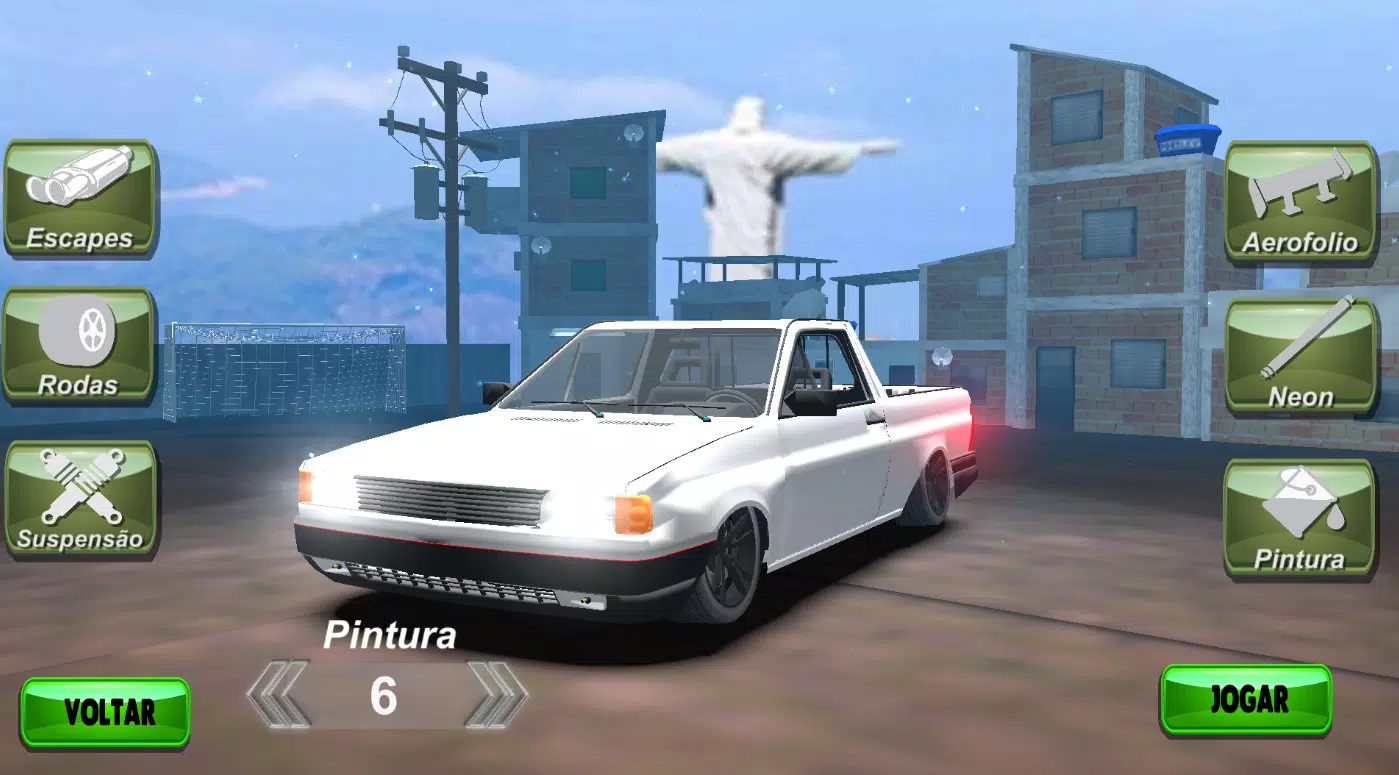This screenshot has width=1399, height=775.
Task: Click the Escapes text label
Action: pos(80,237)
